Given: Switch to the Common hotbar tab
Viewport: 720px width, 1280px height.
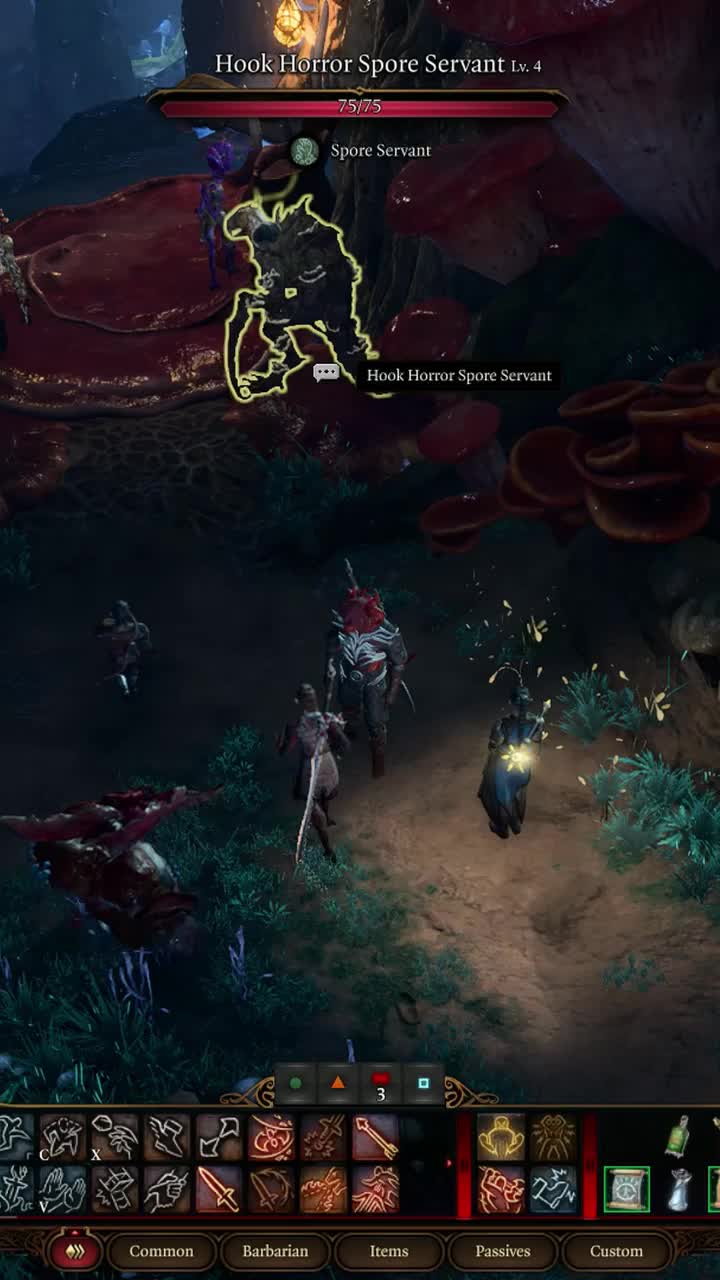Looking at the screenshot, I should click(161, 1251).
